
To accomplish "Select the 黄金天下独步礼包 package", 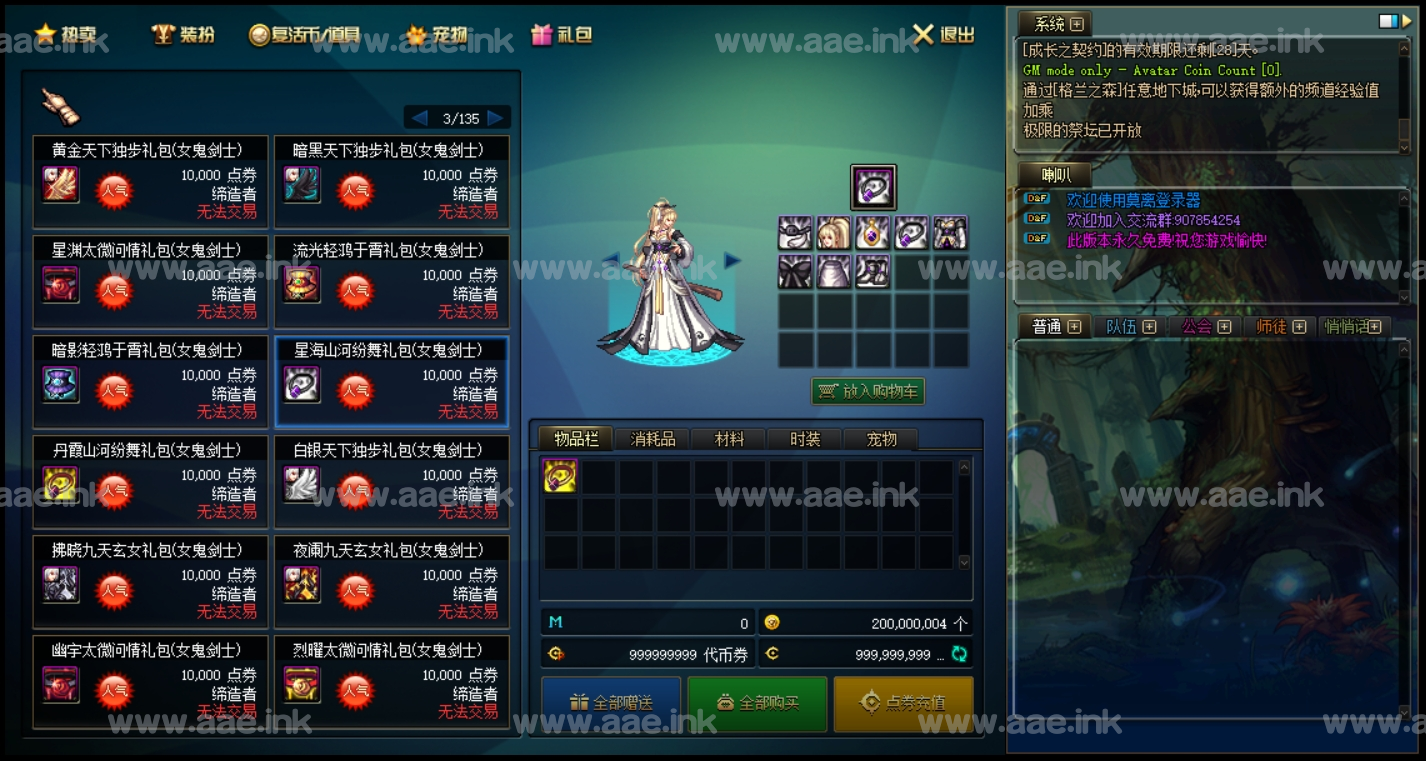I will (x=151, y=182).
